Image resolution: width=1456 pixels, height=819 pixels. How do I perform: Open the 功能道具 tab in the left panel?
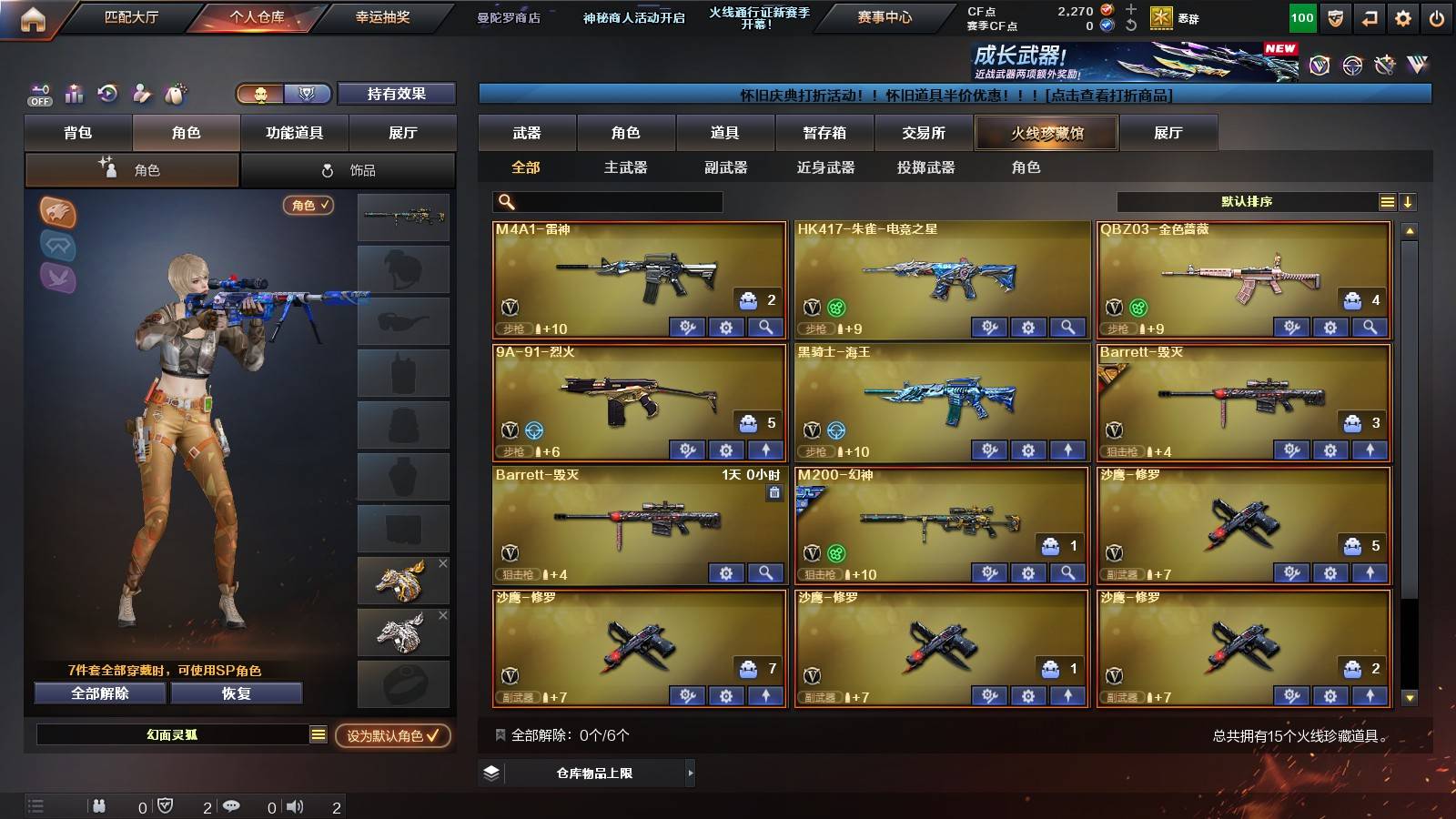point(292,132)
